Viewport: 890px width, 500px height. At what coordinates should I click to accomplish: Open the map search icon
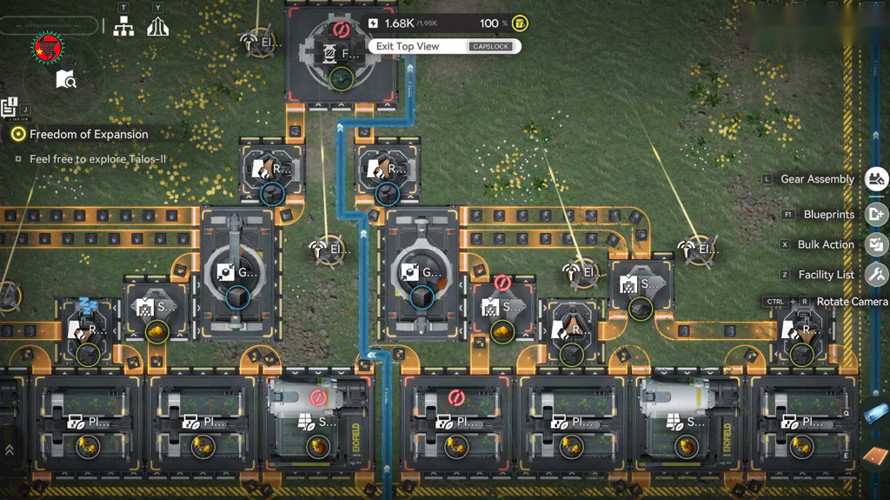[66, 79]
